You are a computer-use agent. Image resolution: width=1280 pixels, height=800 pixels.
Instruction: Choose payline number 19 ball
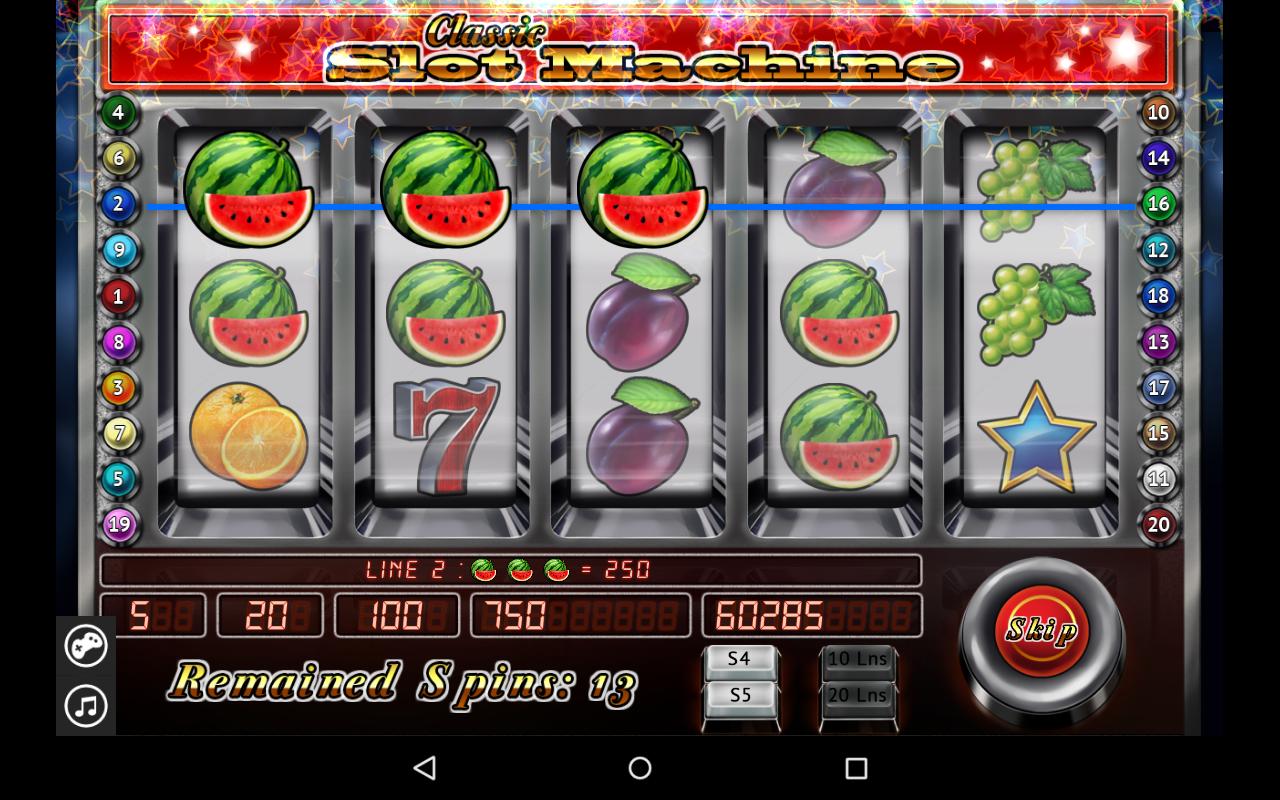(x=118, y=524)
